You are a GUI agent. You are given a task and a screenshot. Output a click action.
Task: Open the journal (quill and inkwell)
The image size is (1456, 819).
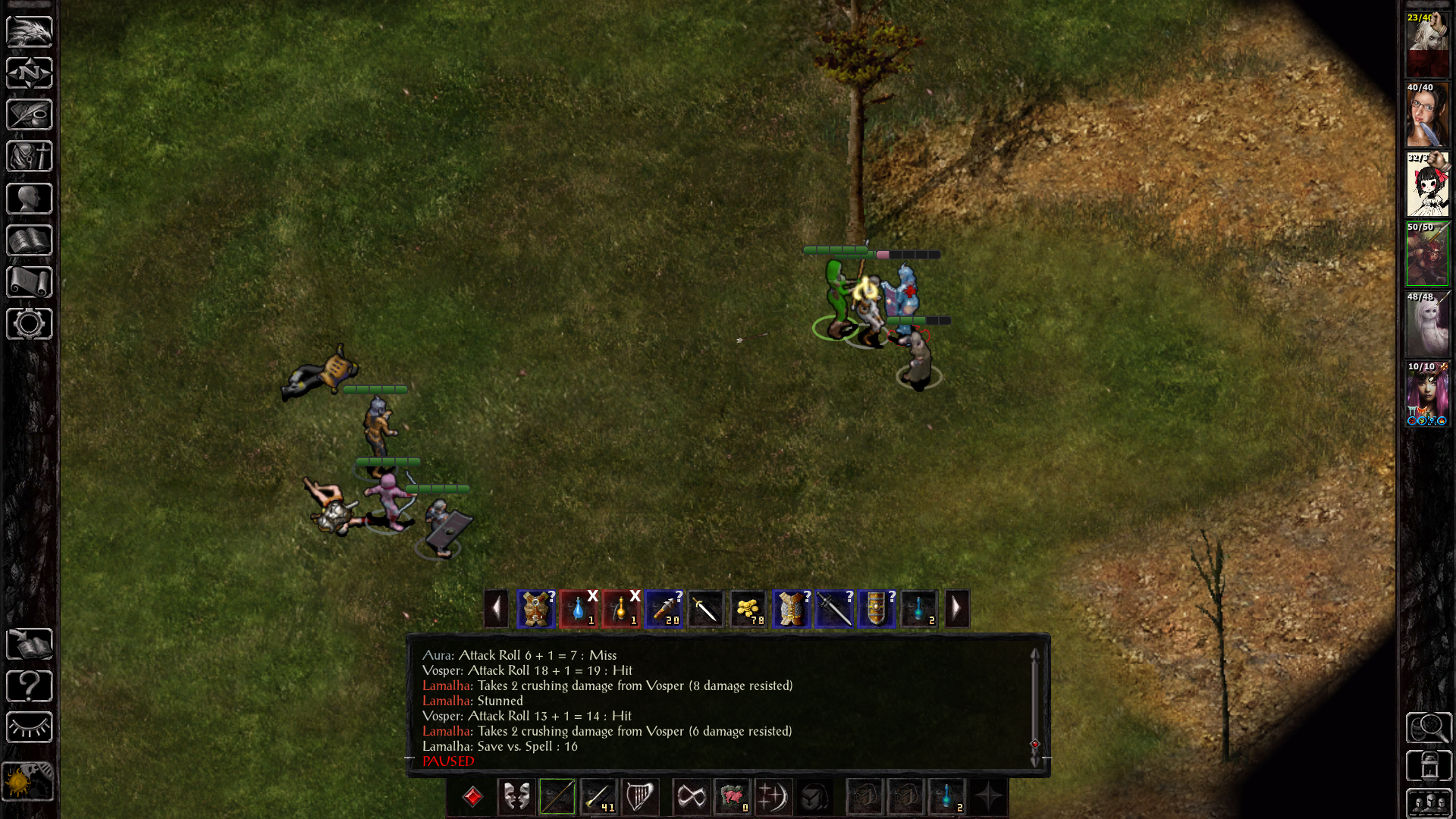click(30, 115)
